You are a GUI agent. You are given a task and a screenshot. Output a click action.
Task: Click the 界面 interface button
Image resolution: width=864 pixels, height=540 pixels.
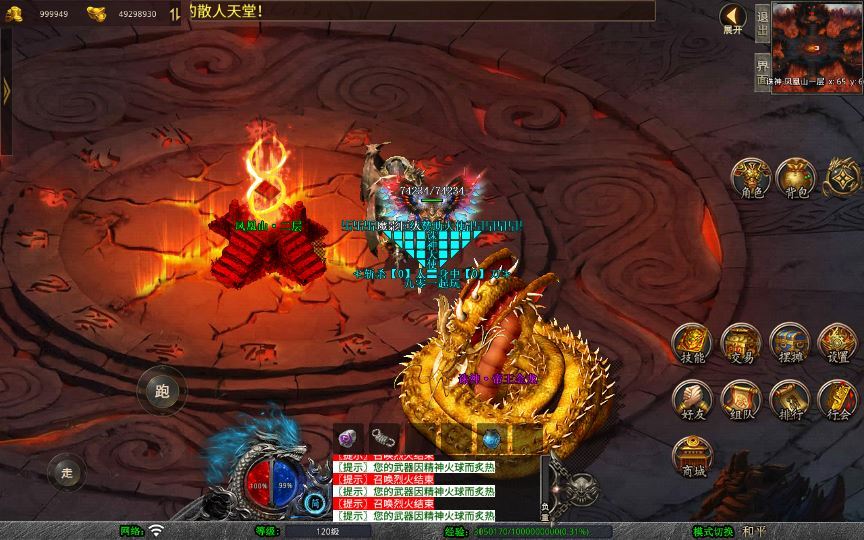point(763,72)
